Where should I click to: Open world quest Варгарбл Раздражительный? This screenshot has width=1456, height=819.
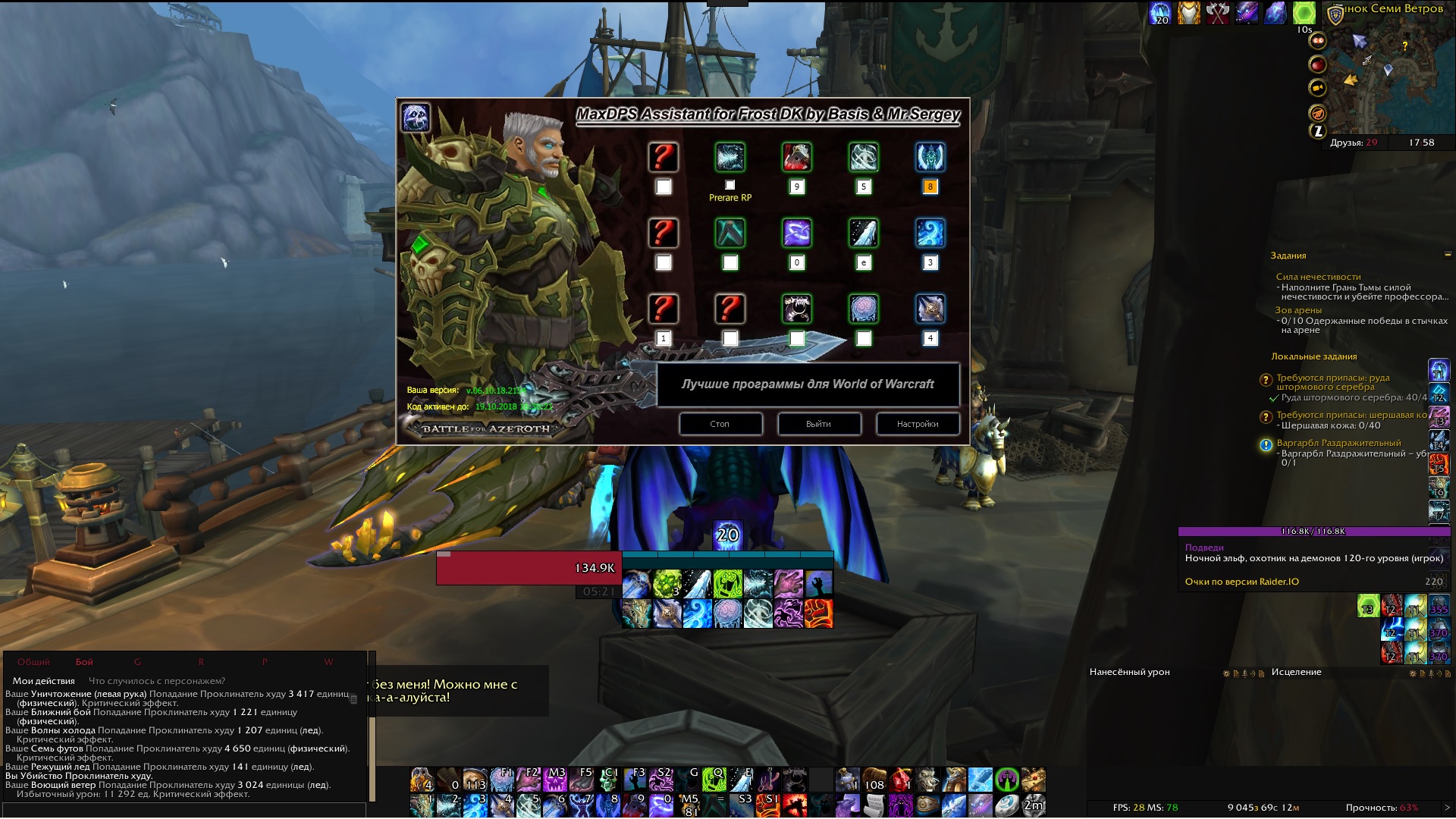coord(1338,443)
